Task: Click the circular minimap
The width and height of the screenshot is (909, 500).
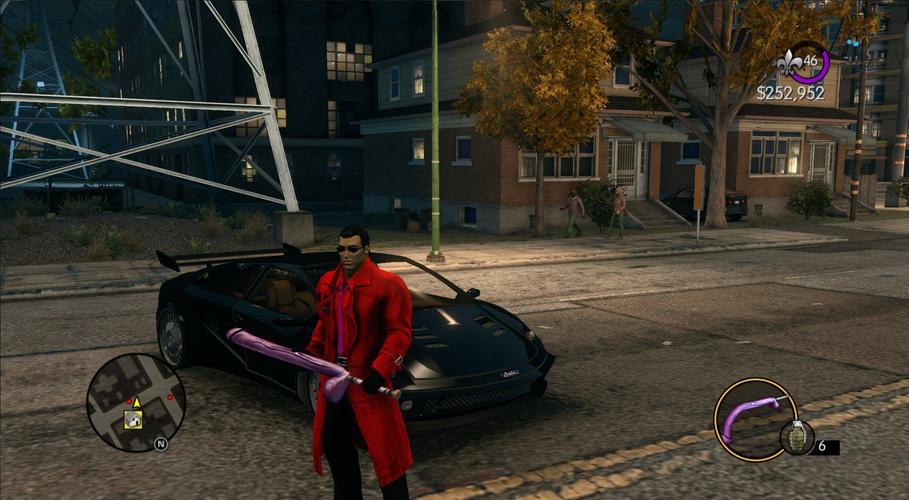Action: point(136,402)
